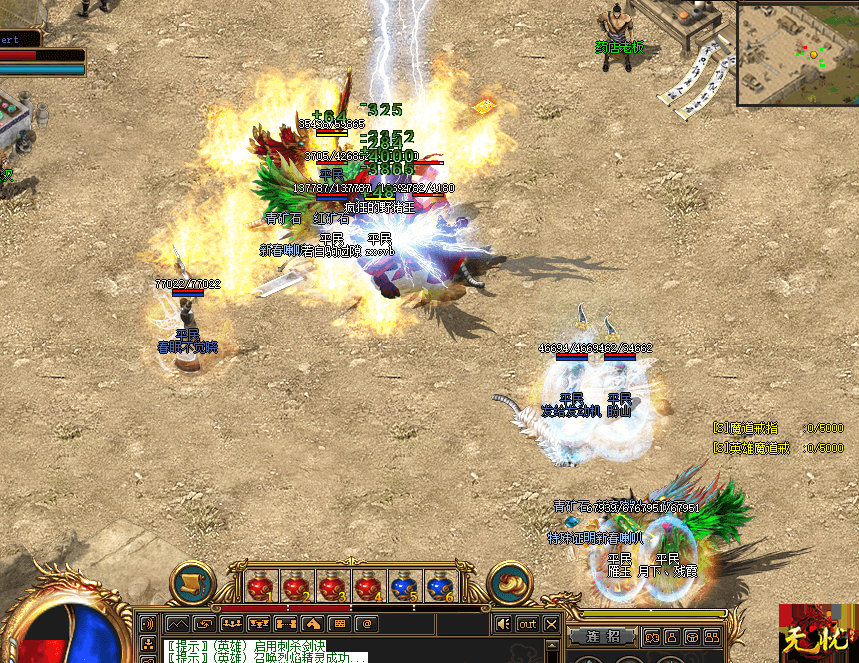Close the chat panel with the X button
The image size is (859, 663).
point(552,624)
